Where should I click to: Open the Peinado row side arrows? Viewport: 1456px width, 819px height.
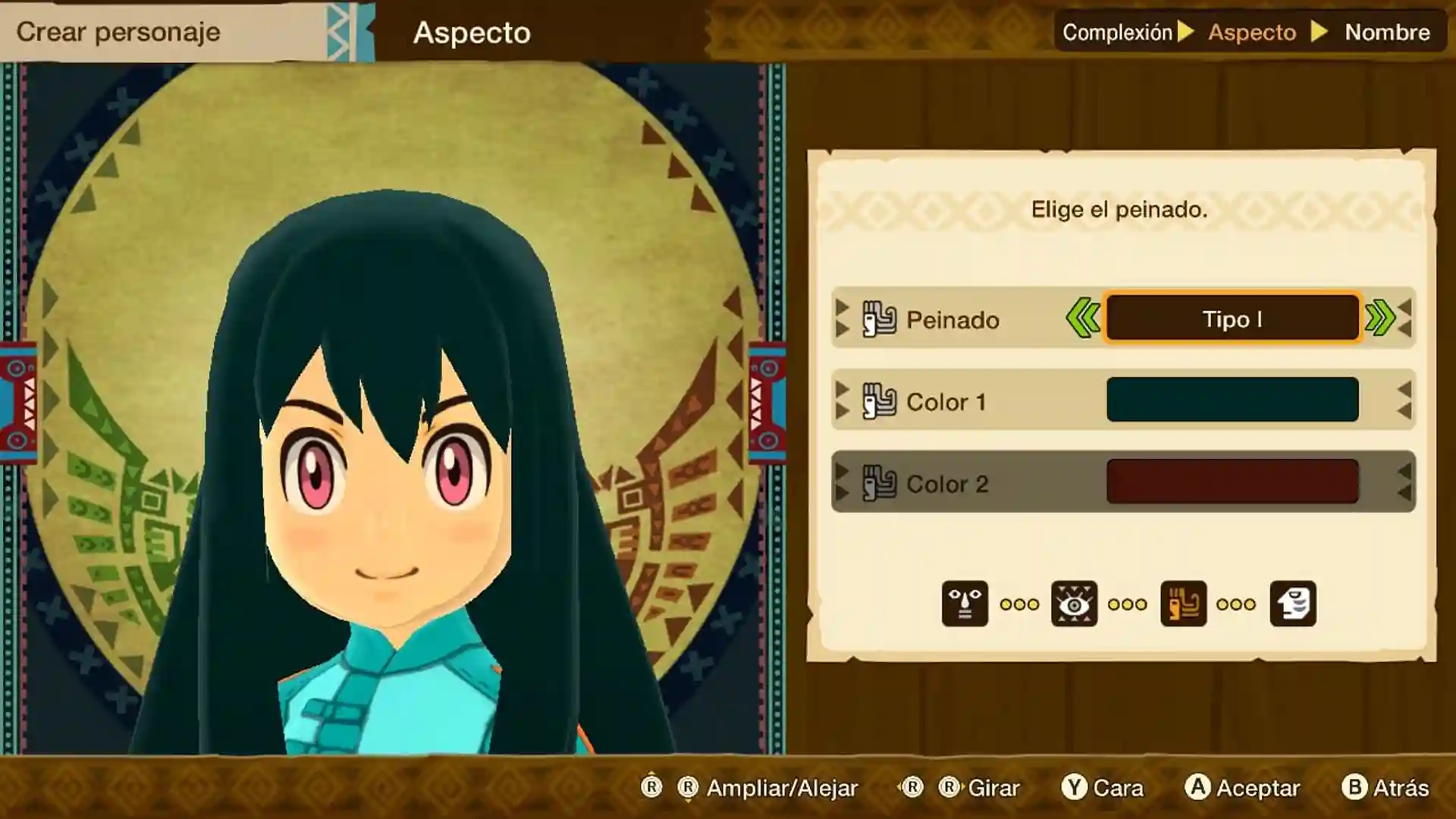842,319
